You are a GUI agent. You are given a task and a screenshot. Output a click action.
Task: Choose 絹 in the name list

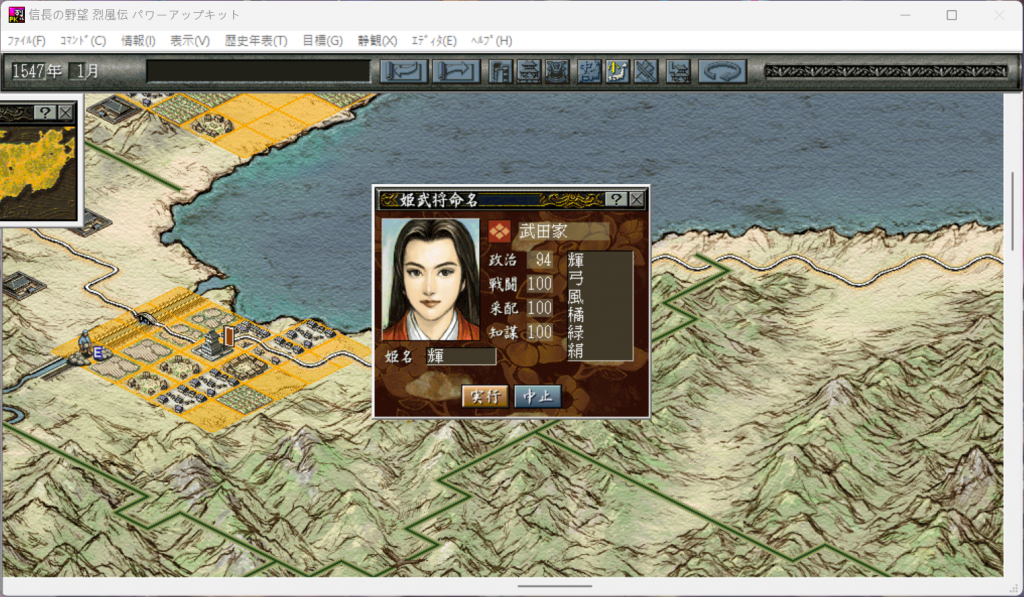pyautogui.click(x=575, y=350)
